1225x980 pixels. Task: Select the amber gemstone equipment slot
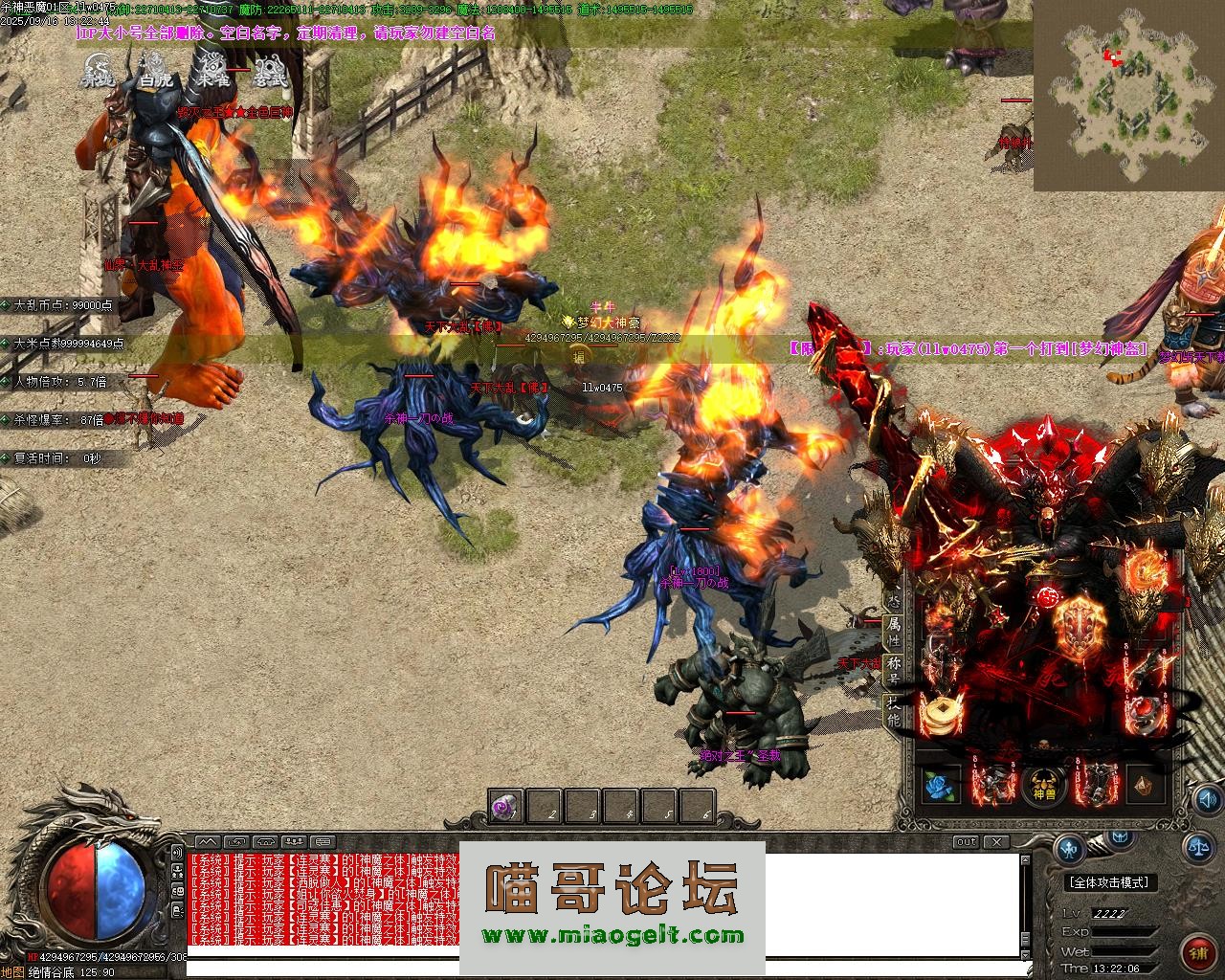pyautogui.click(x=1145, y=786)
